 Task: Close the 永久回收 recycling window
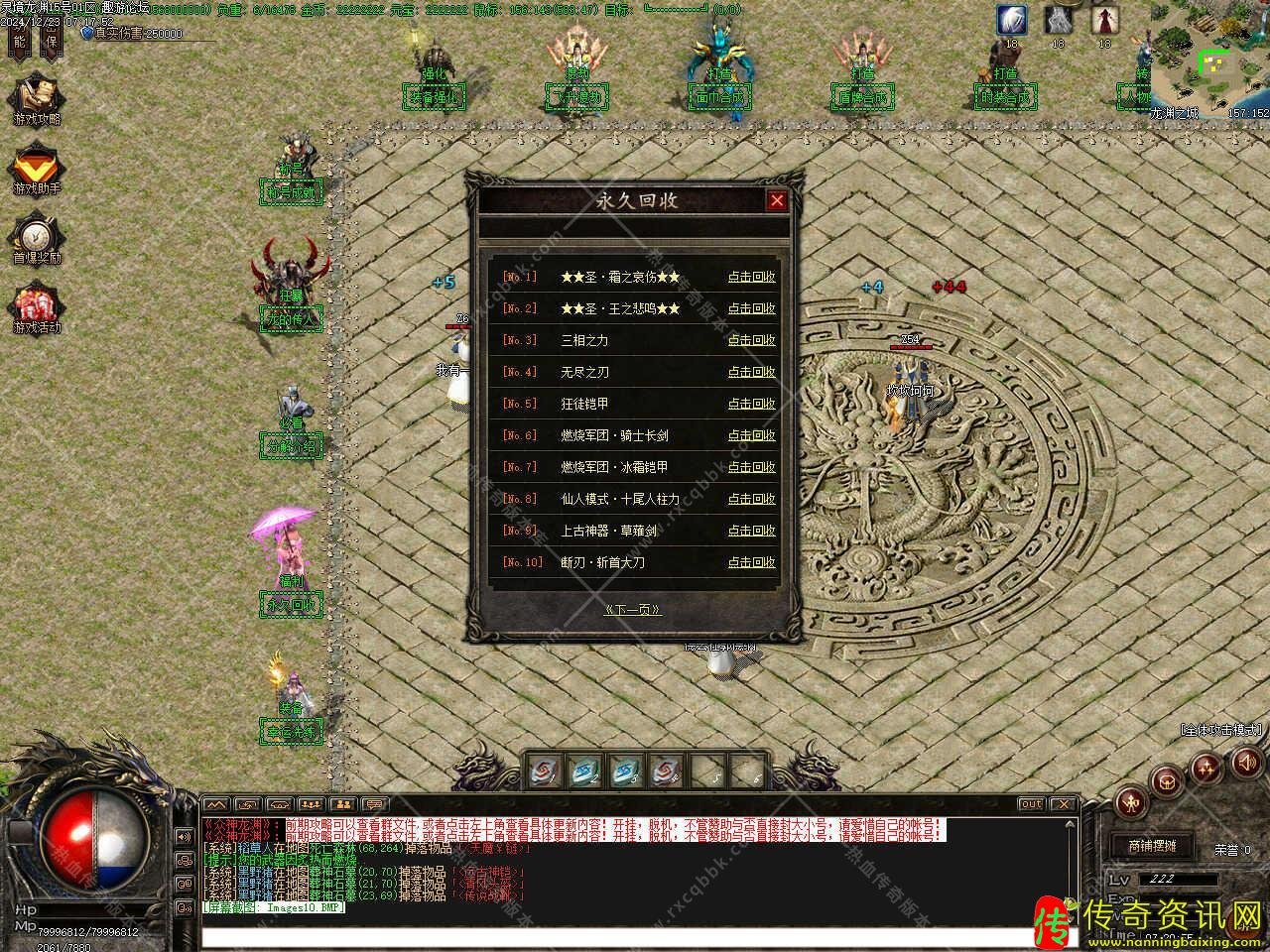point(777,201)
